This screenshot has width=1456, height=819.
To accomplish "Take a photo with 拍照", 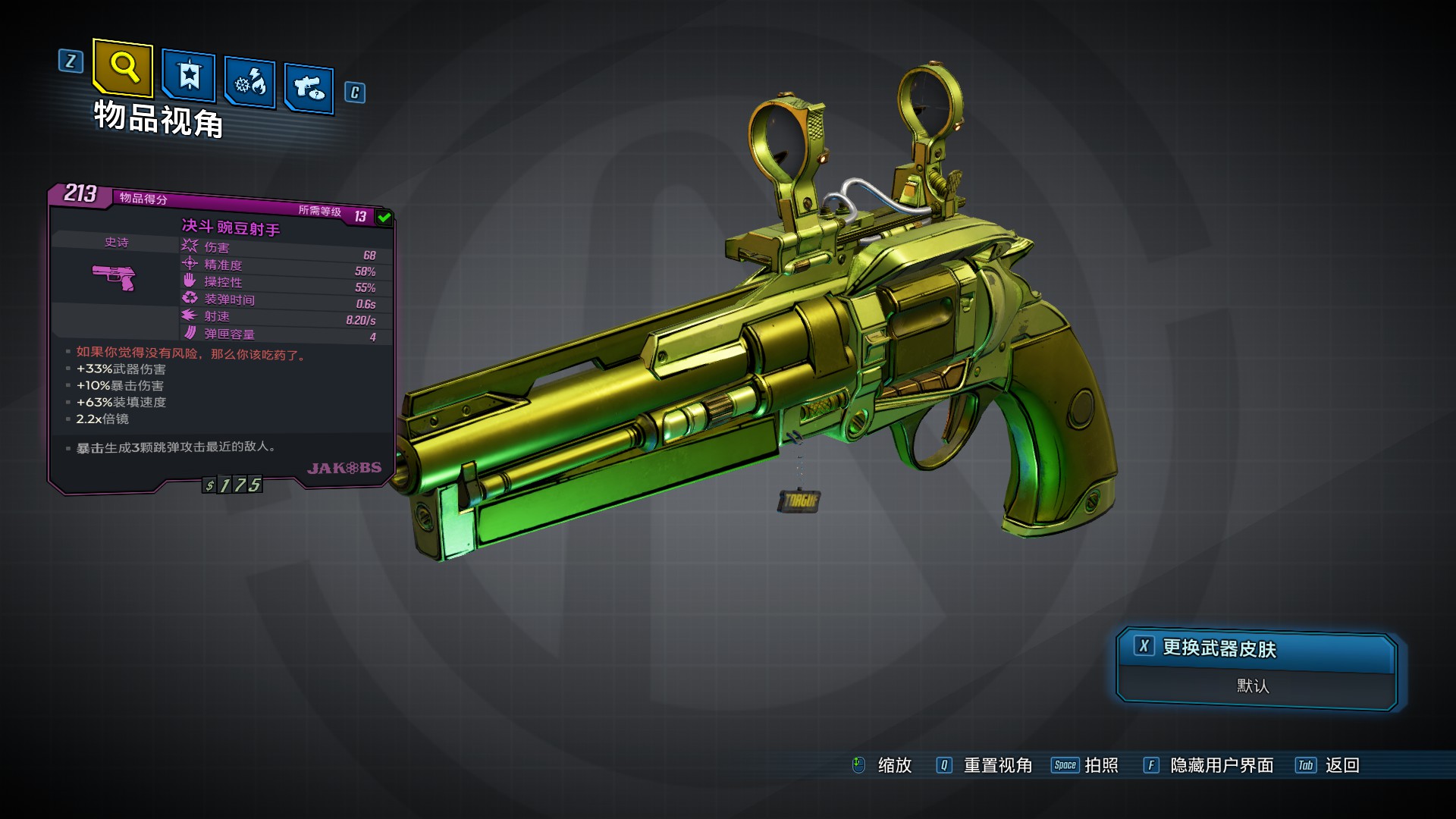I will tap(1085, 765).
